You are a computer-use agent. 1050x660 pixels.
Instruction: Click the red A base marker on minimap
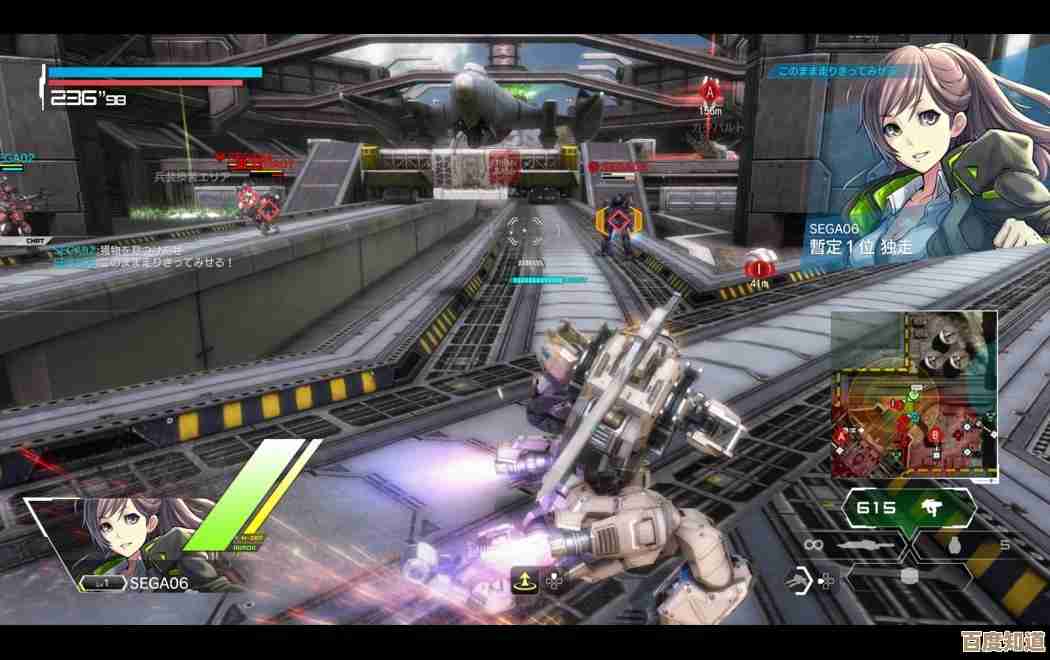[x=840, y=437]
